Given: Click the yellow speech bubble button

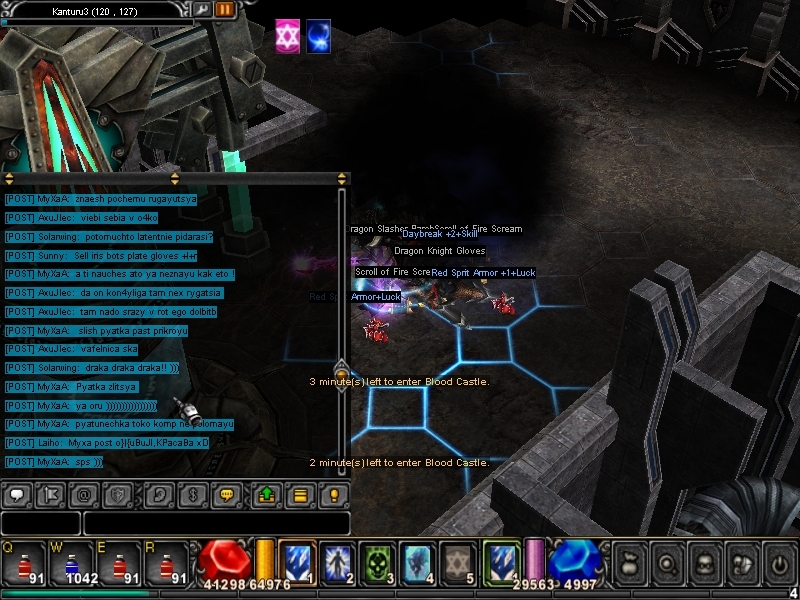Looking at the screenshot, I should click(229, 494).
